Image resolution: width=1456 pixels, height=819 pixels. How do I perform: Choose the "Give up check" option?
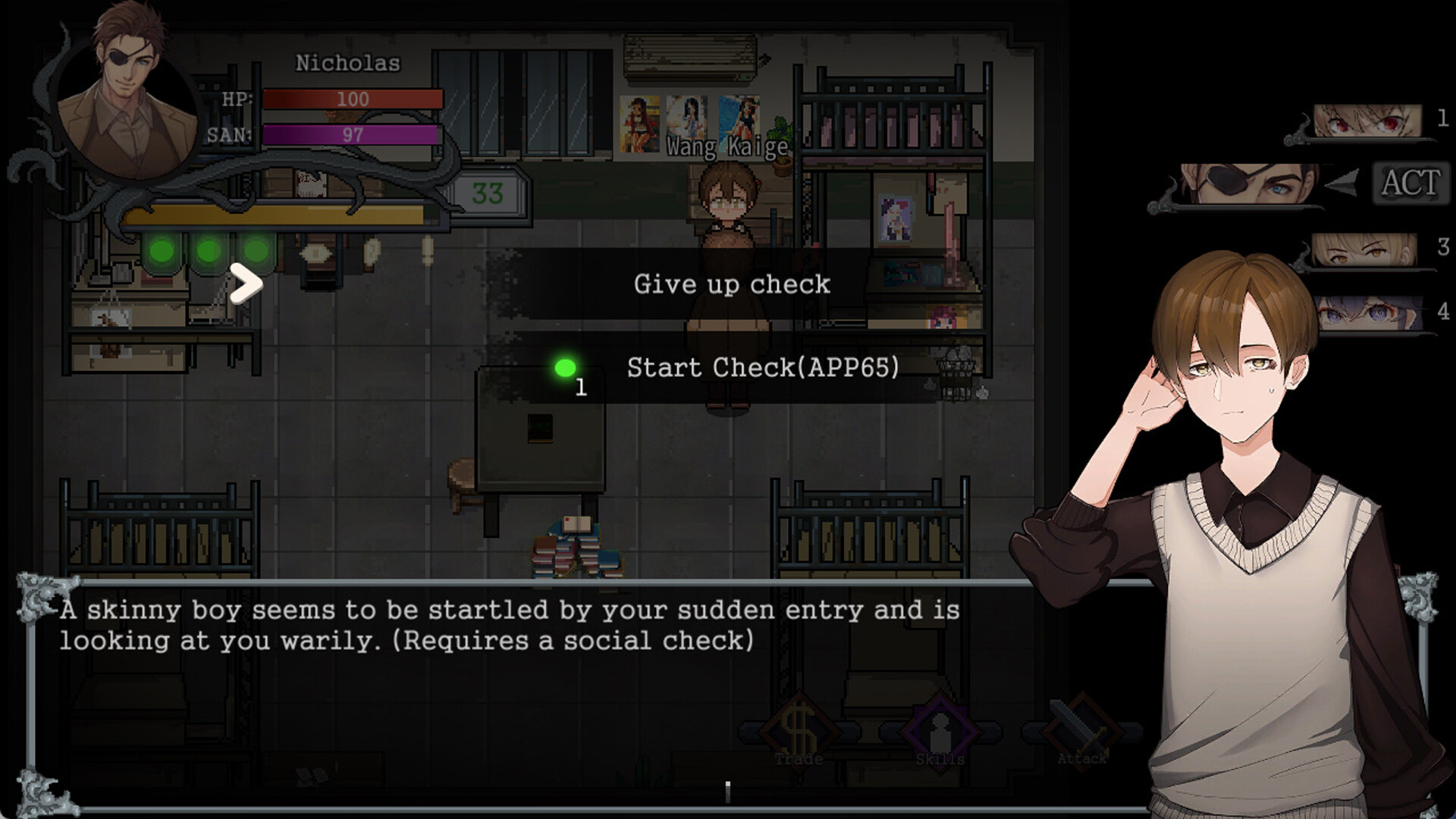coord(731,284)
